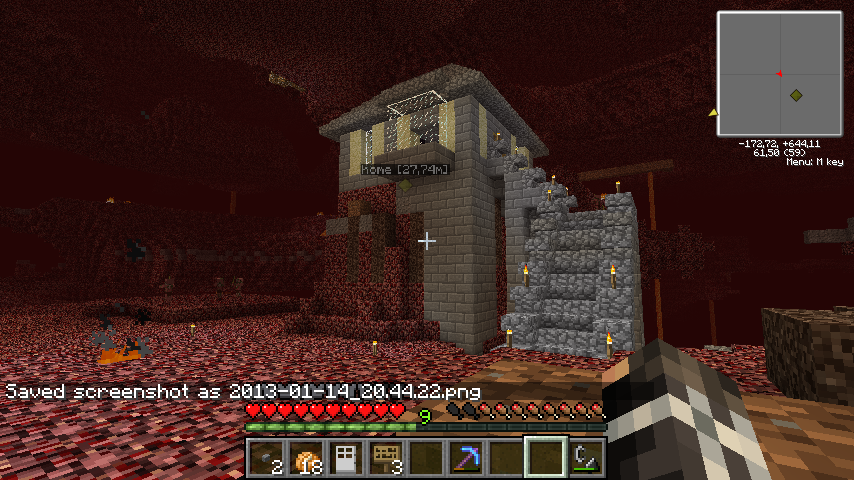854x480 pixels.
Task: Choose the iron door hotbar slot
Action: 346,458
